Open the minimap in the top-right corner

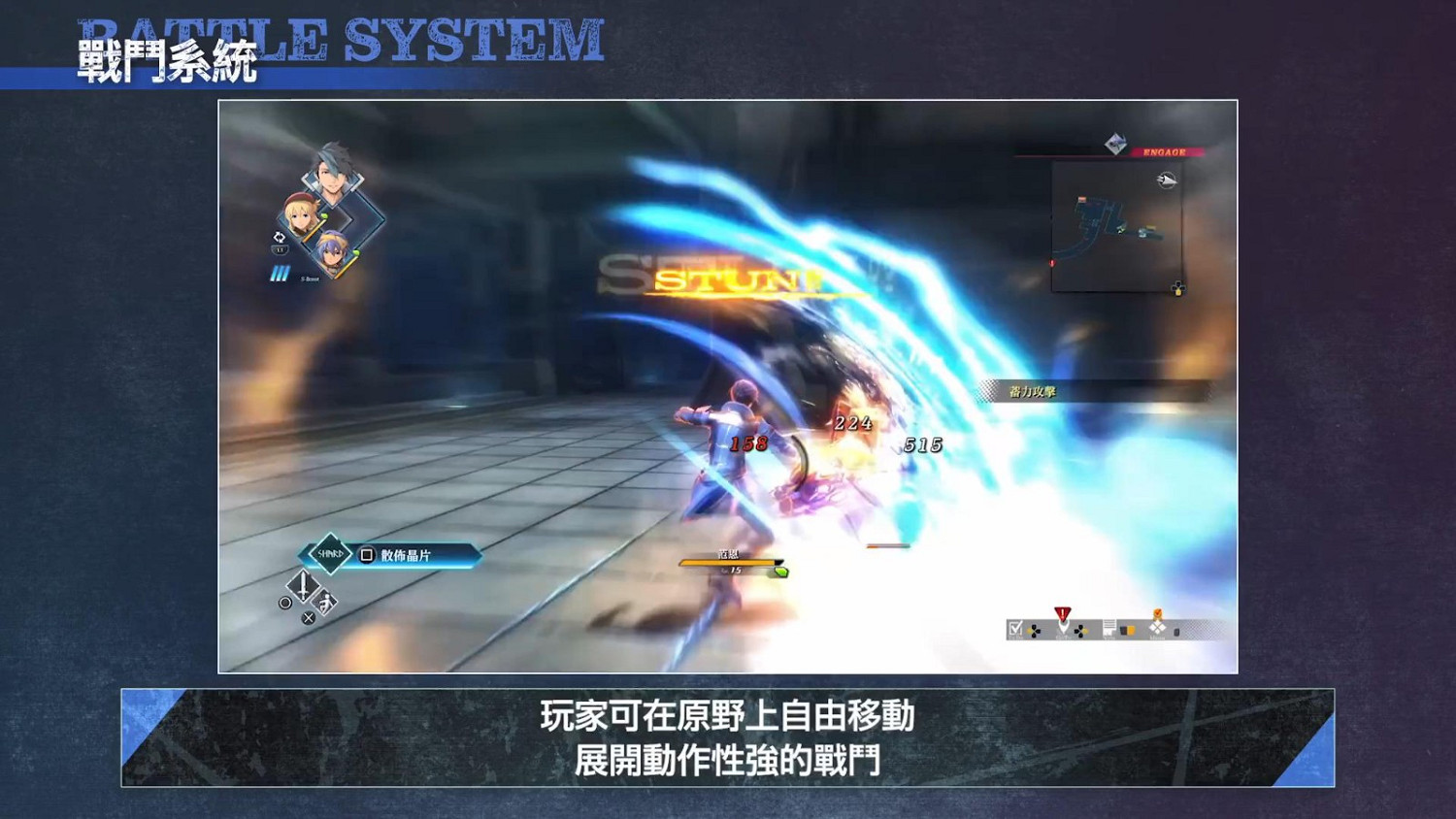click(x=1117, y=228)
